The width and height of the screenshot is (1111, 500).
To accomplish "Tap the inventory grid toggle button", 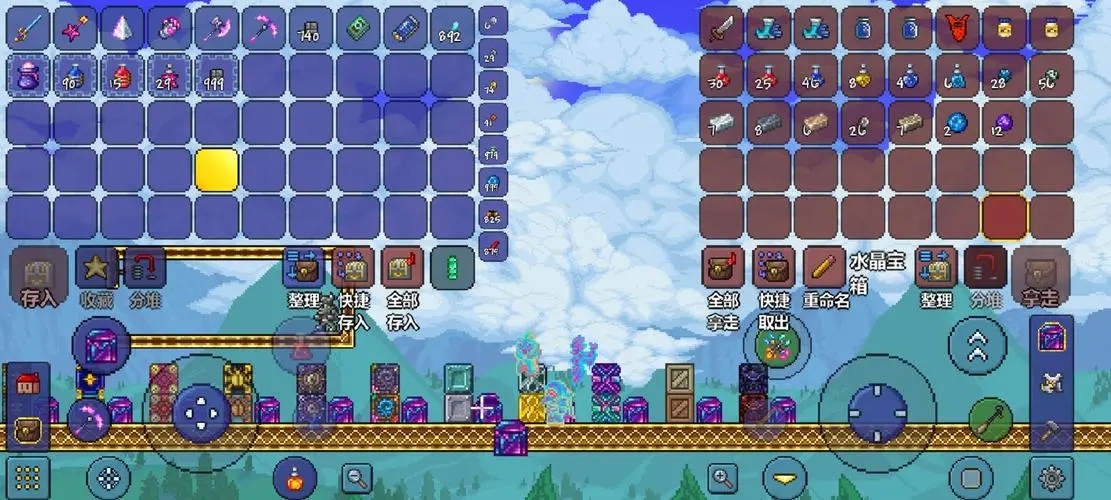I will tap(29, 476).
